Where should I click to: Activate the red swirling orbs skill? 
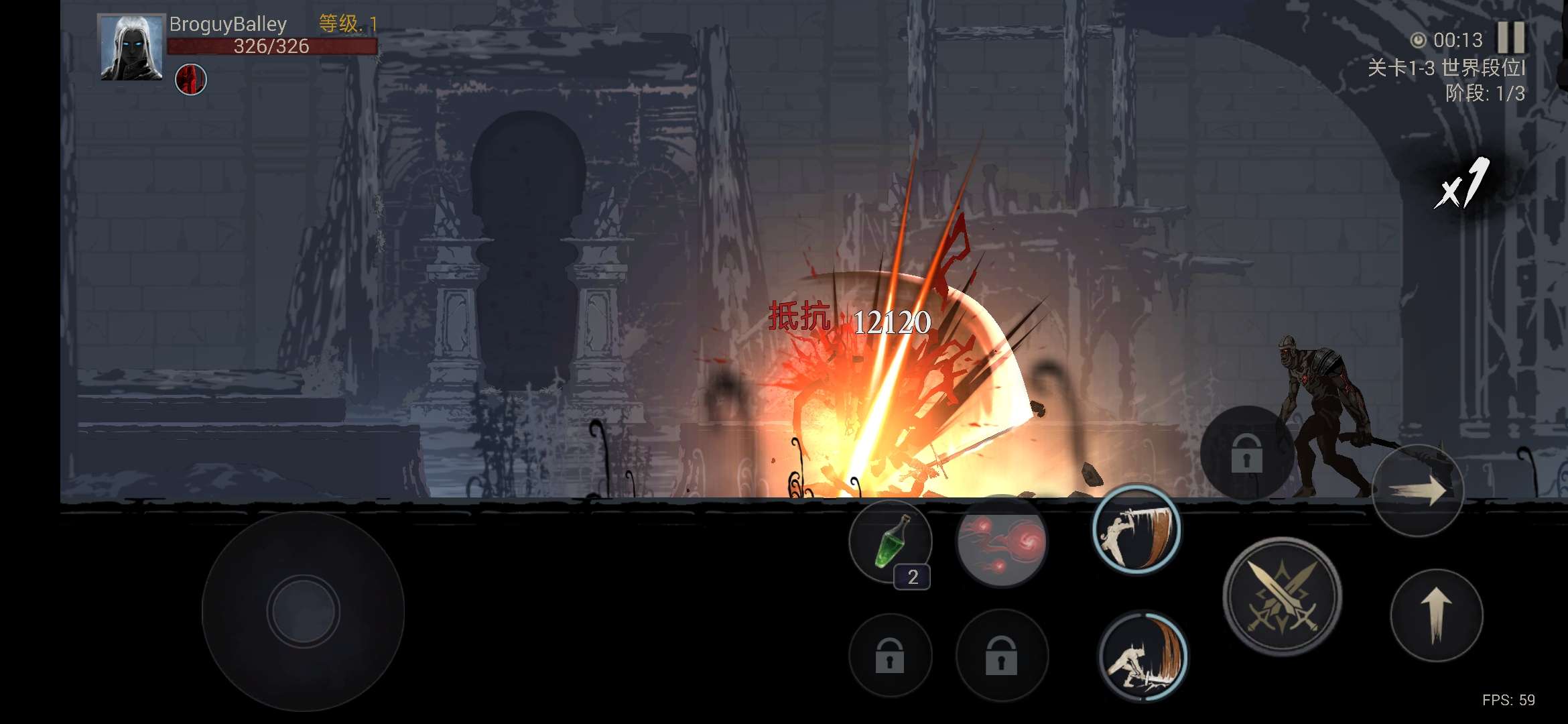coord(1001,542)
